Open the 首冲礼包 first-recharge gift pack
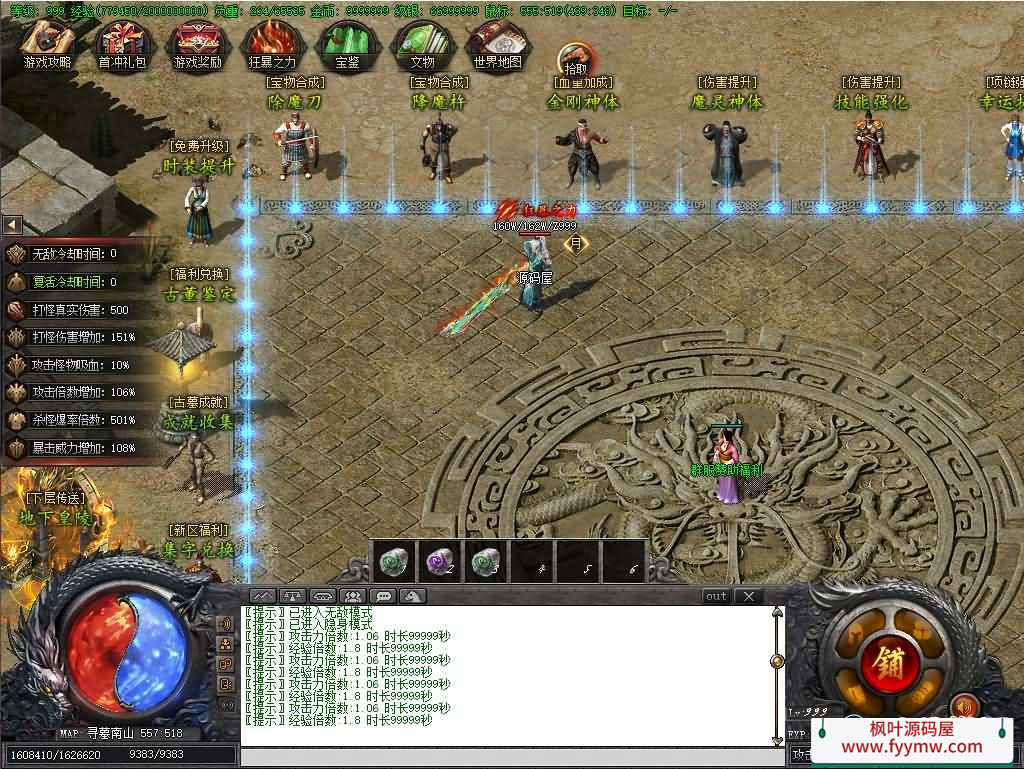Screen dimensions: 1024x769 click(x=121, y=45)
